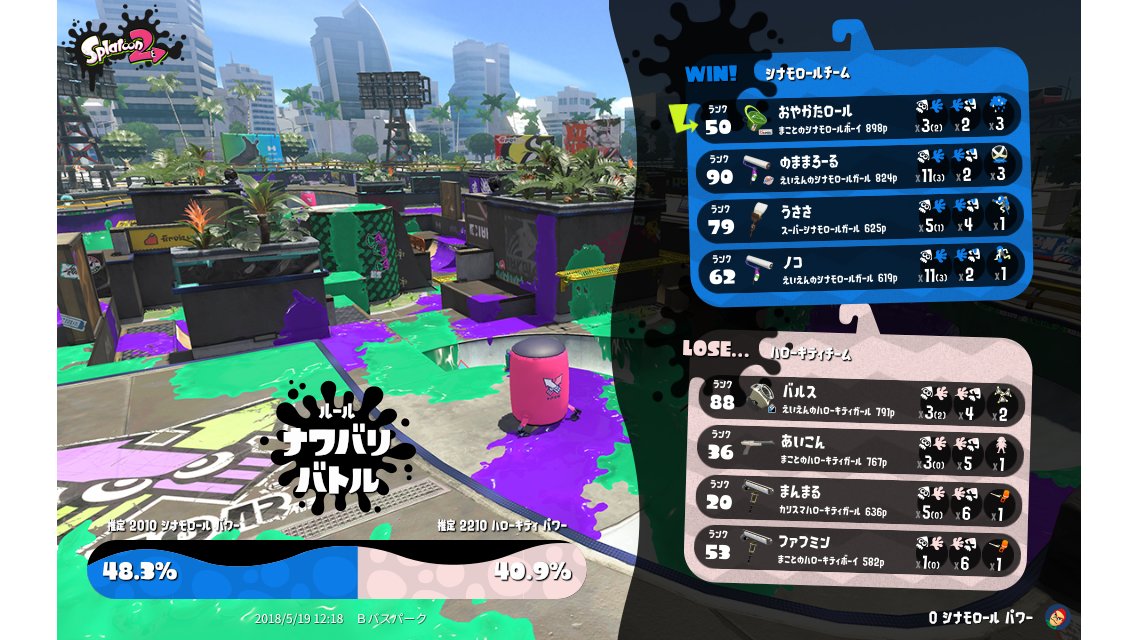Choose the あいこん player row
Viewport: 1138px width, 640px height.
[x=860, y=449]
